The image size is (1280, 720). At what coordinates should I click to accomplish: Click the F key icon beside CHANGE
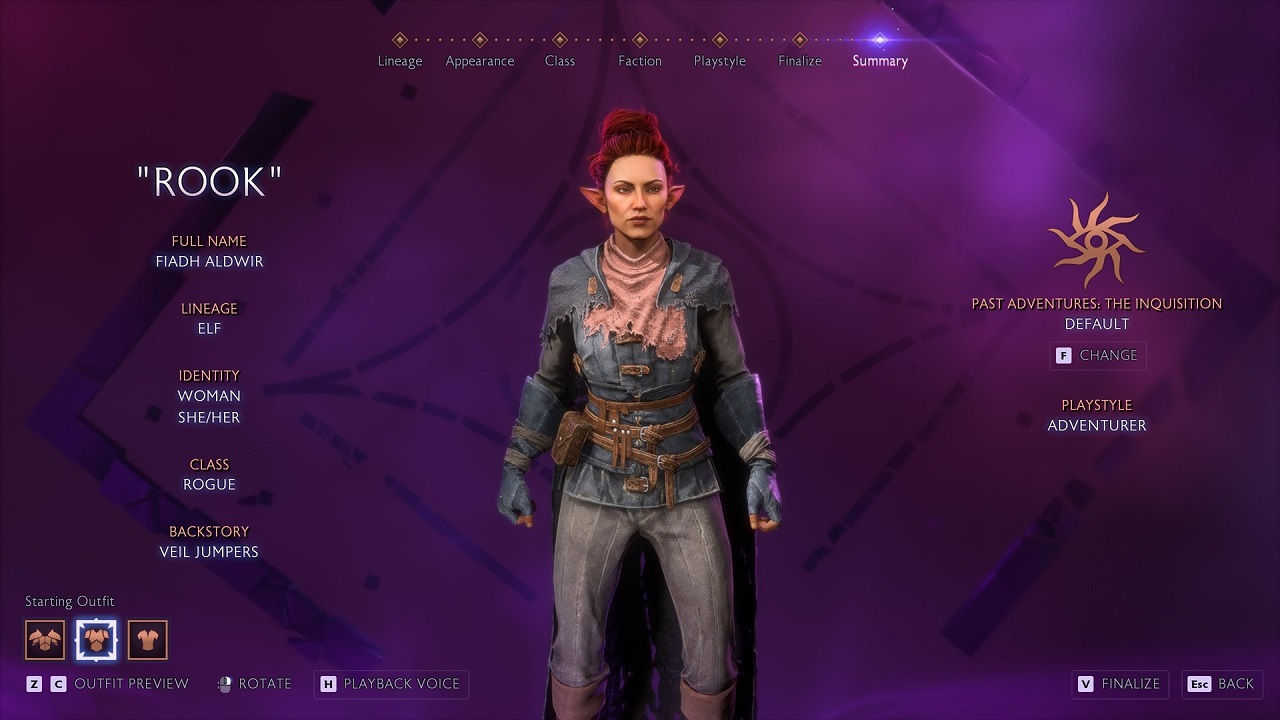(1066, 355)
